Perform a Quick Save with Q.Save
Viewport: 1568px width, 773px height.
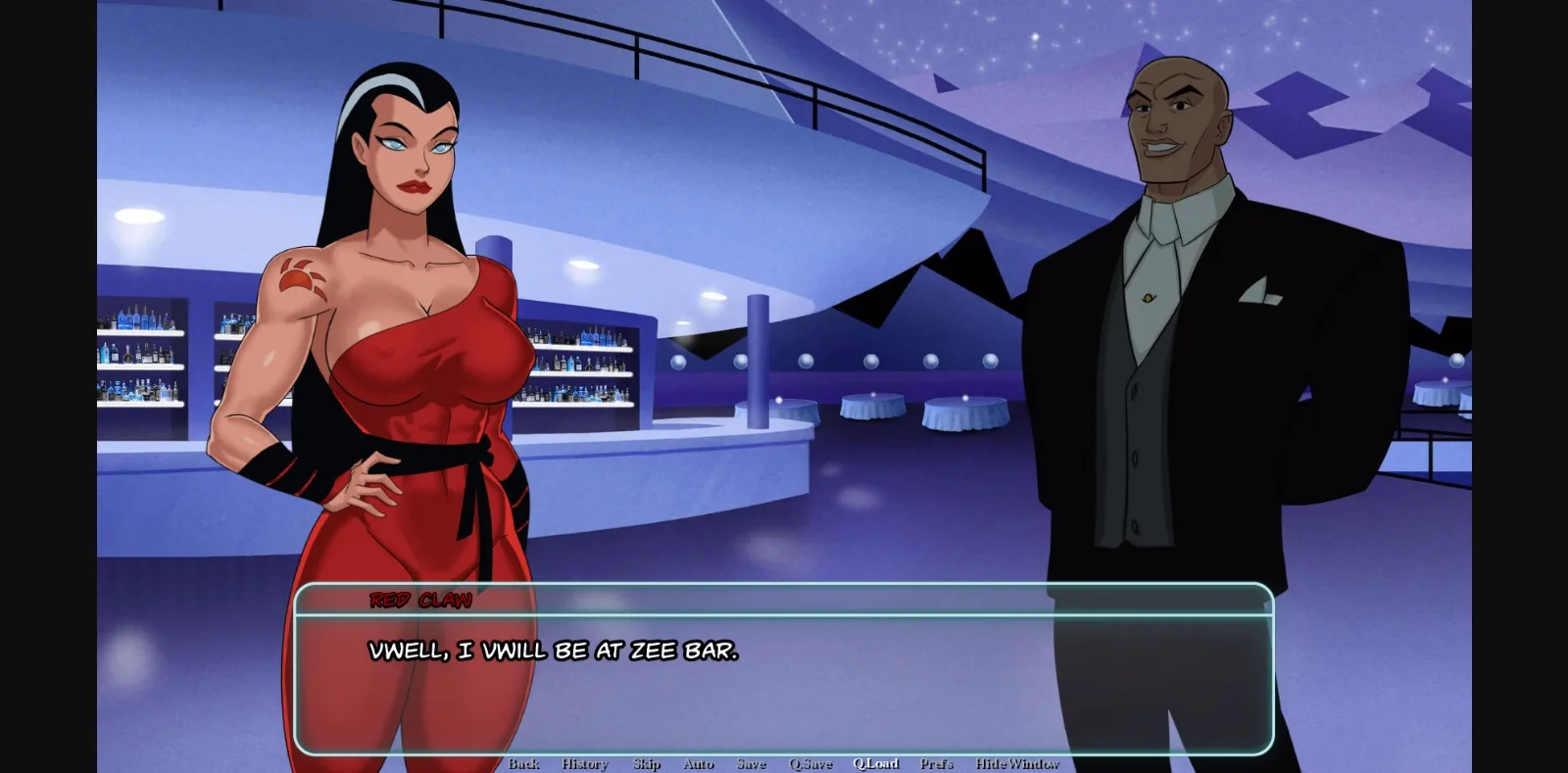[x=810, y=763]
